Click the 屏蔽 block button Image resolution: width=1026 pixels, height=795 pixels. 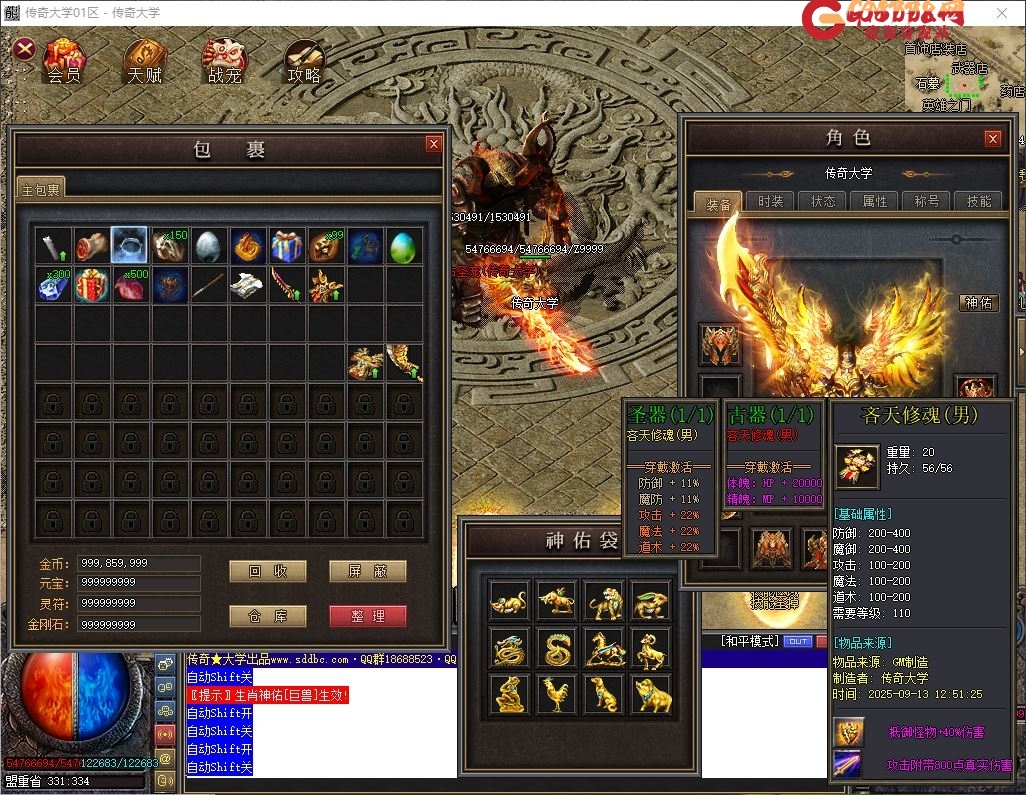tap(367, 571)
